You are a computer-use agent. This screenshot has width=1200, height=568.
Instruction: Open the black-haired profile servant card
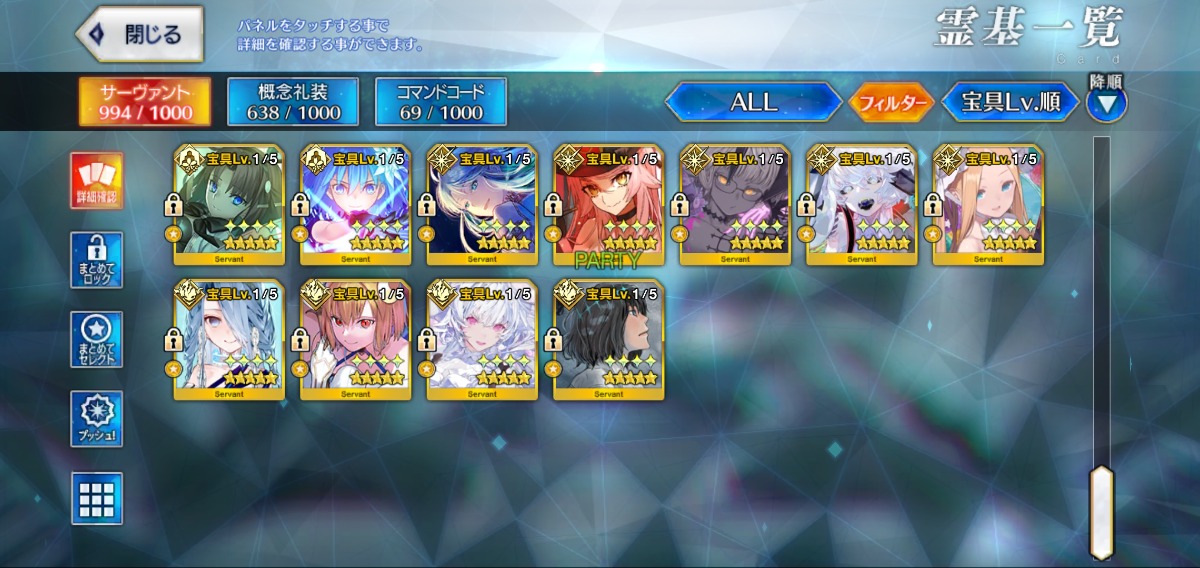(x=609, y=340)
